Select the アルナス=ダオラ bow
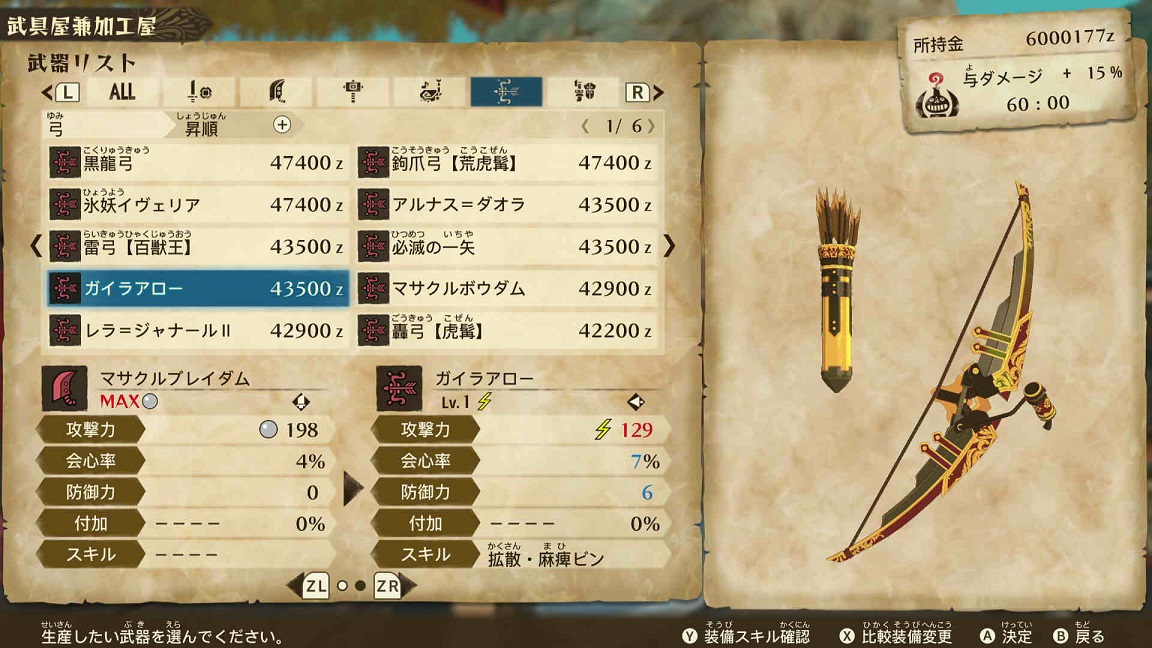 (x=507, y=205)
